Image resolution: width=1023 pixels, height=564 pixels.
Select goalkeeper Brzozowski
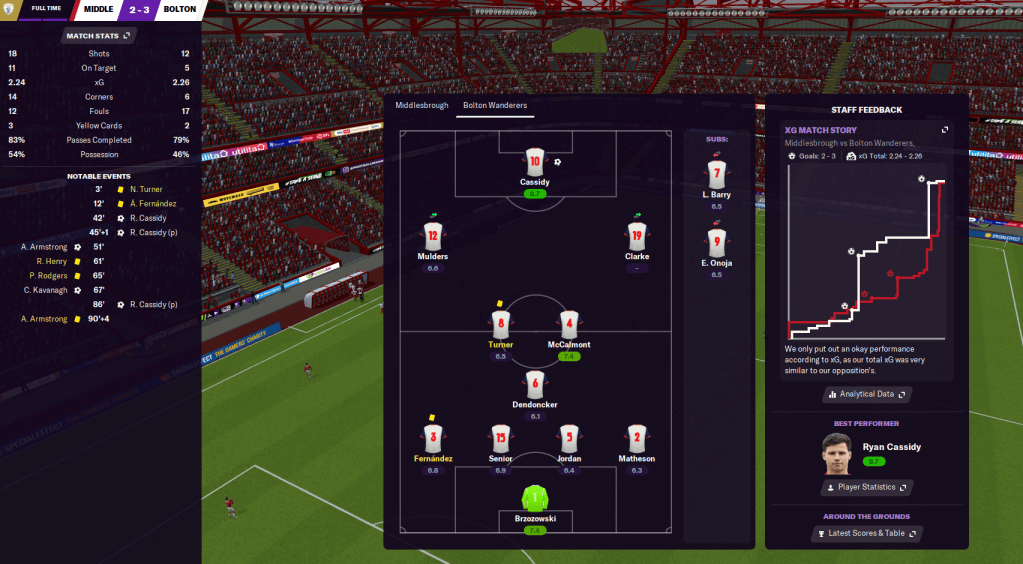pyautogui.click(x=535, y=499)
